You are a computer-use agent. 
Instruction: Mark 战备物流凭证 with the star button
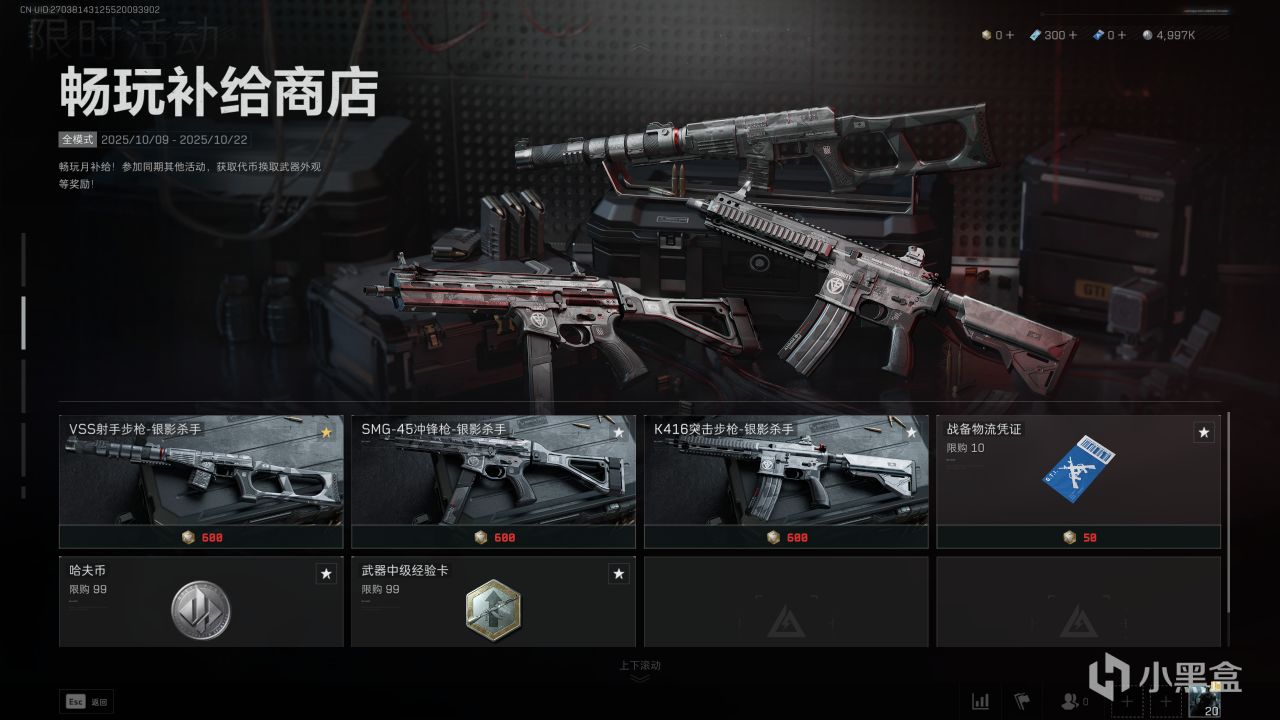(x=1204, y=433)
